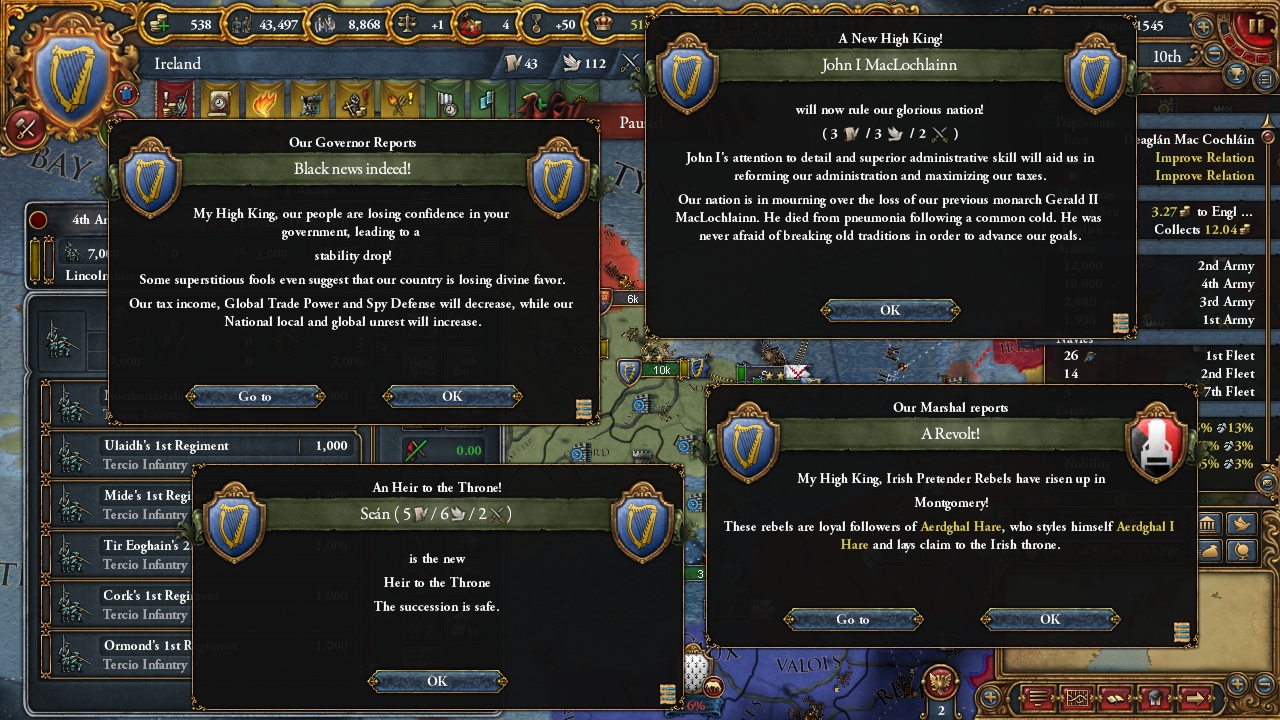Confirm the New High King message with OK
This screenshot has height=720, width=1280.
(890, 310)
